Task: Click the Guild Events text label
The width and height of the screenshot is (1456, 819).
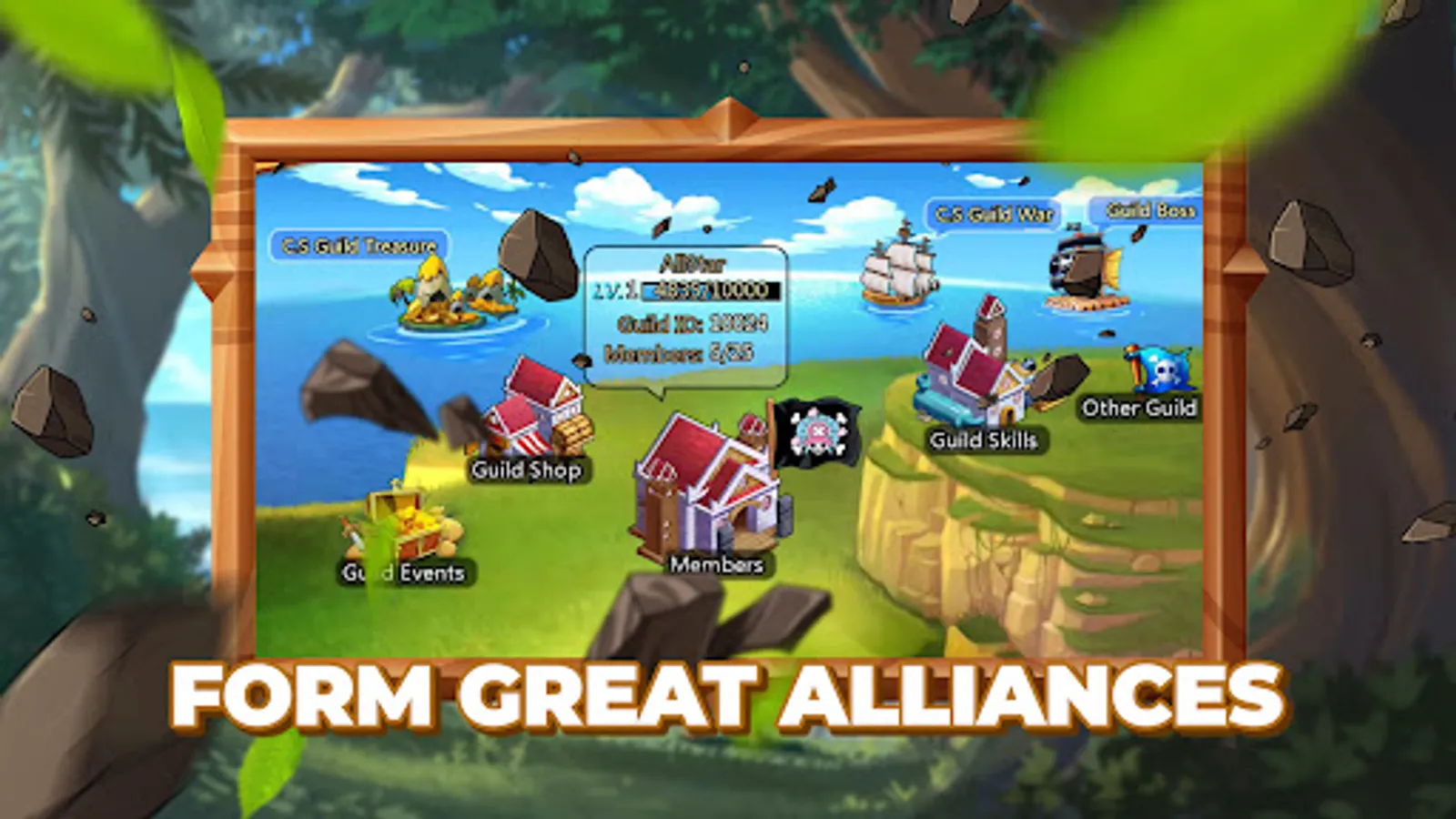Action: pos(404,573)
